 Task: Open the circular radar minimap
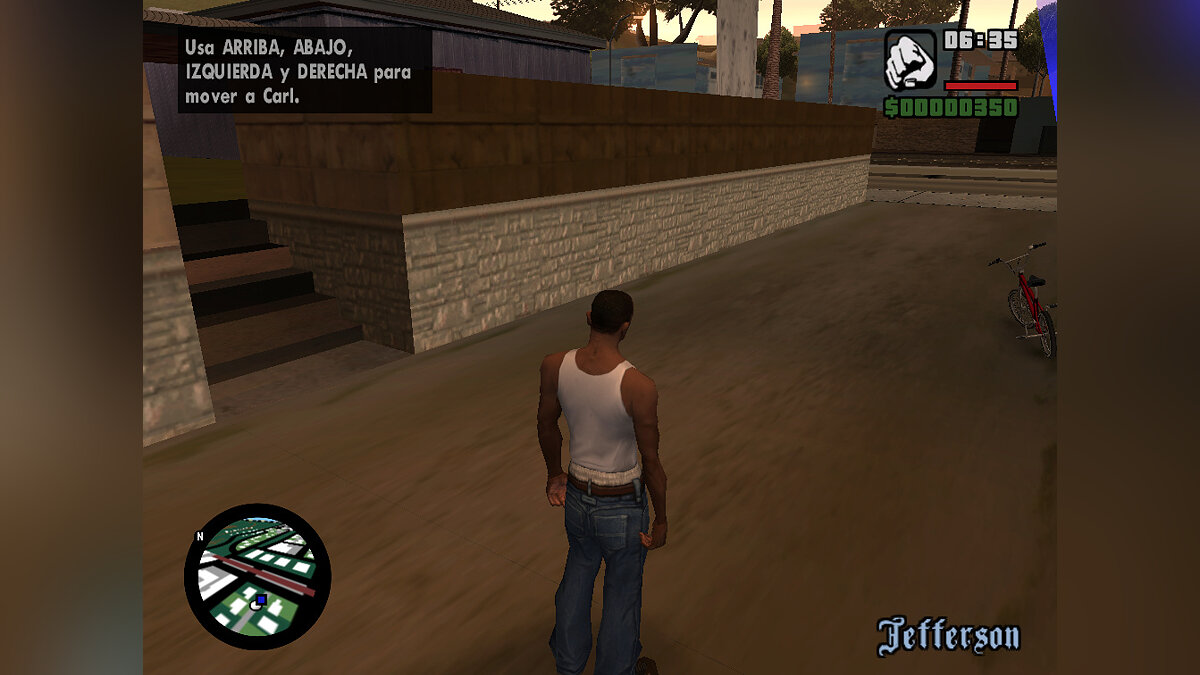257,576
